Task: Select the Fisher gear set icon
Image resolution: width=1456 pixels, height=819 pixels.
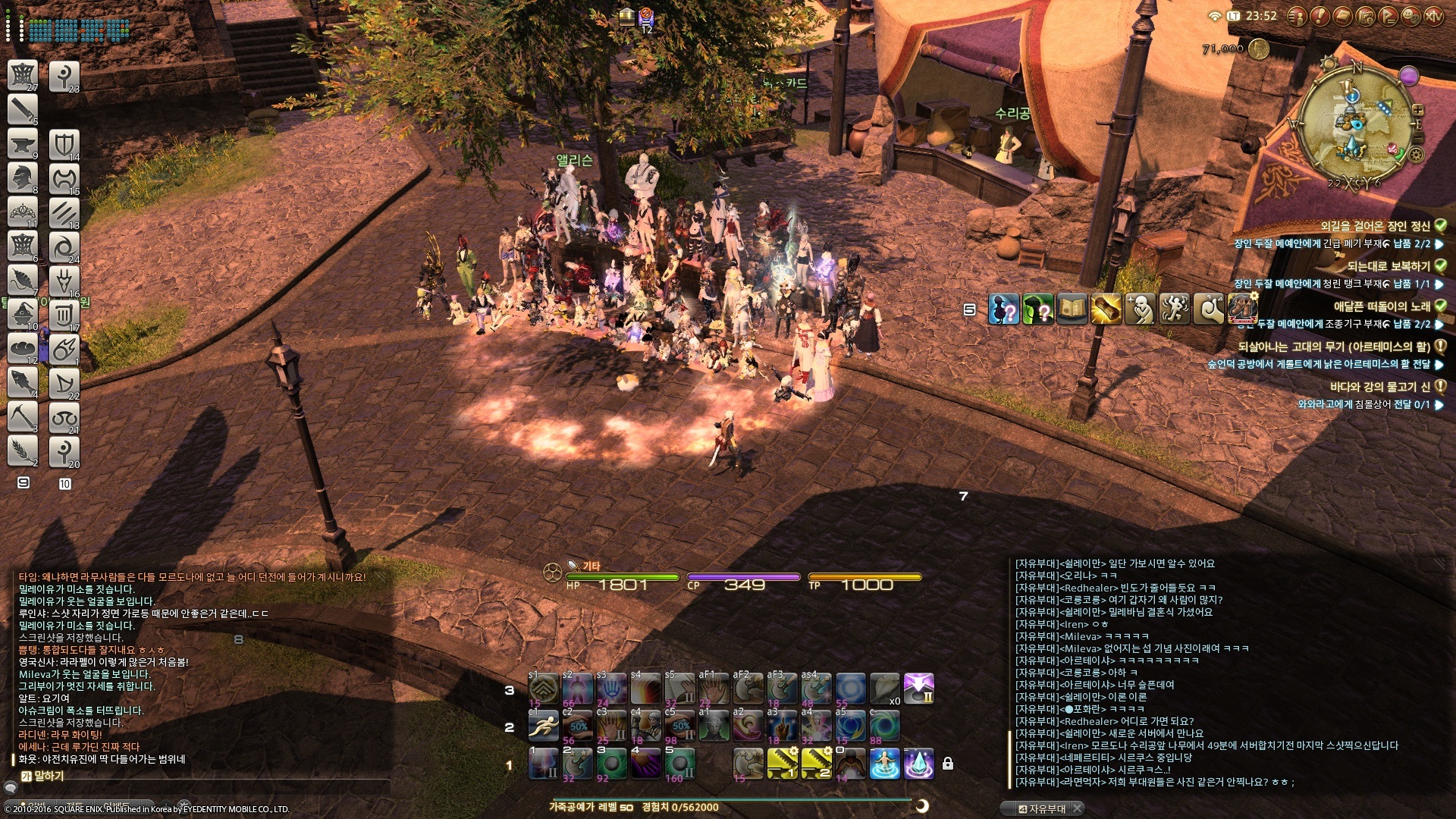Action: tap(23, 381)
